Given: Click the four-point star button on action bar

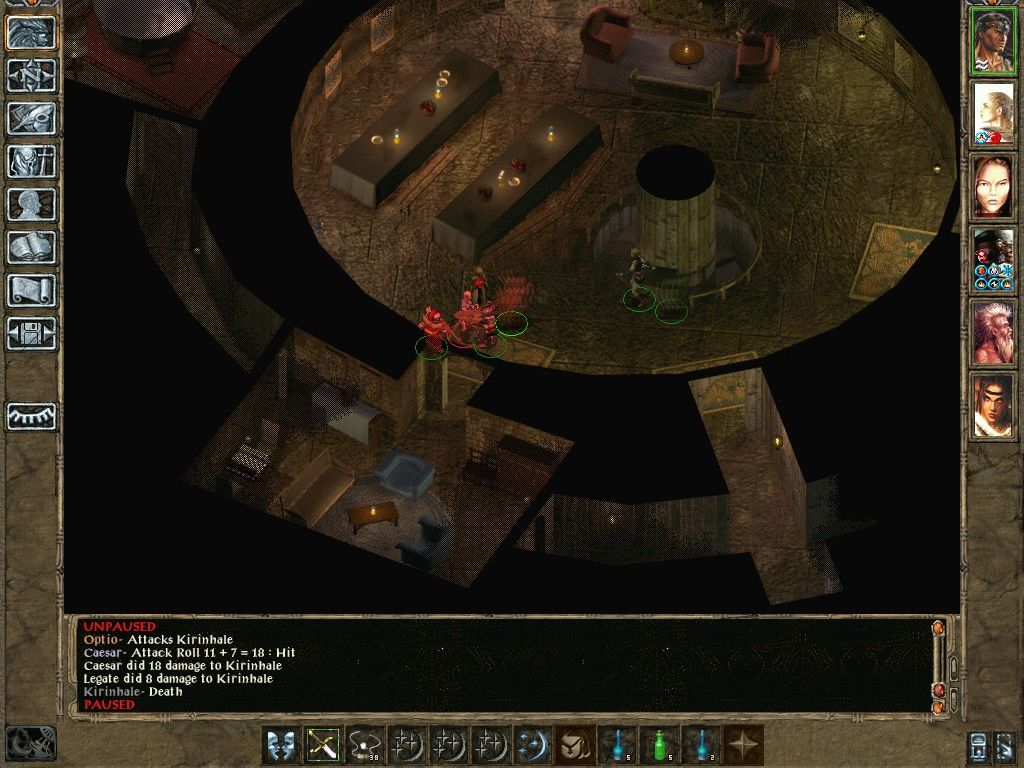Looking at the screenshot, I should tap(743, 745).
